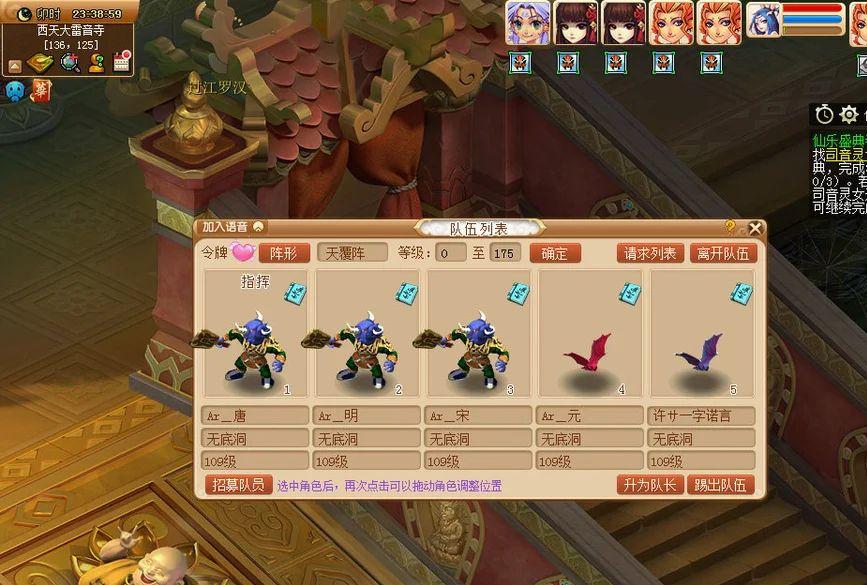Leave the team via 离开队伍
Image resolution: width=867 pixels, height=585 pixels.
pos(723,253)
